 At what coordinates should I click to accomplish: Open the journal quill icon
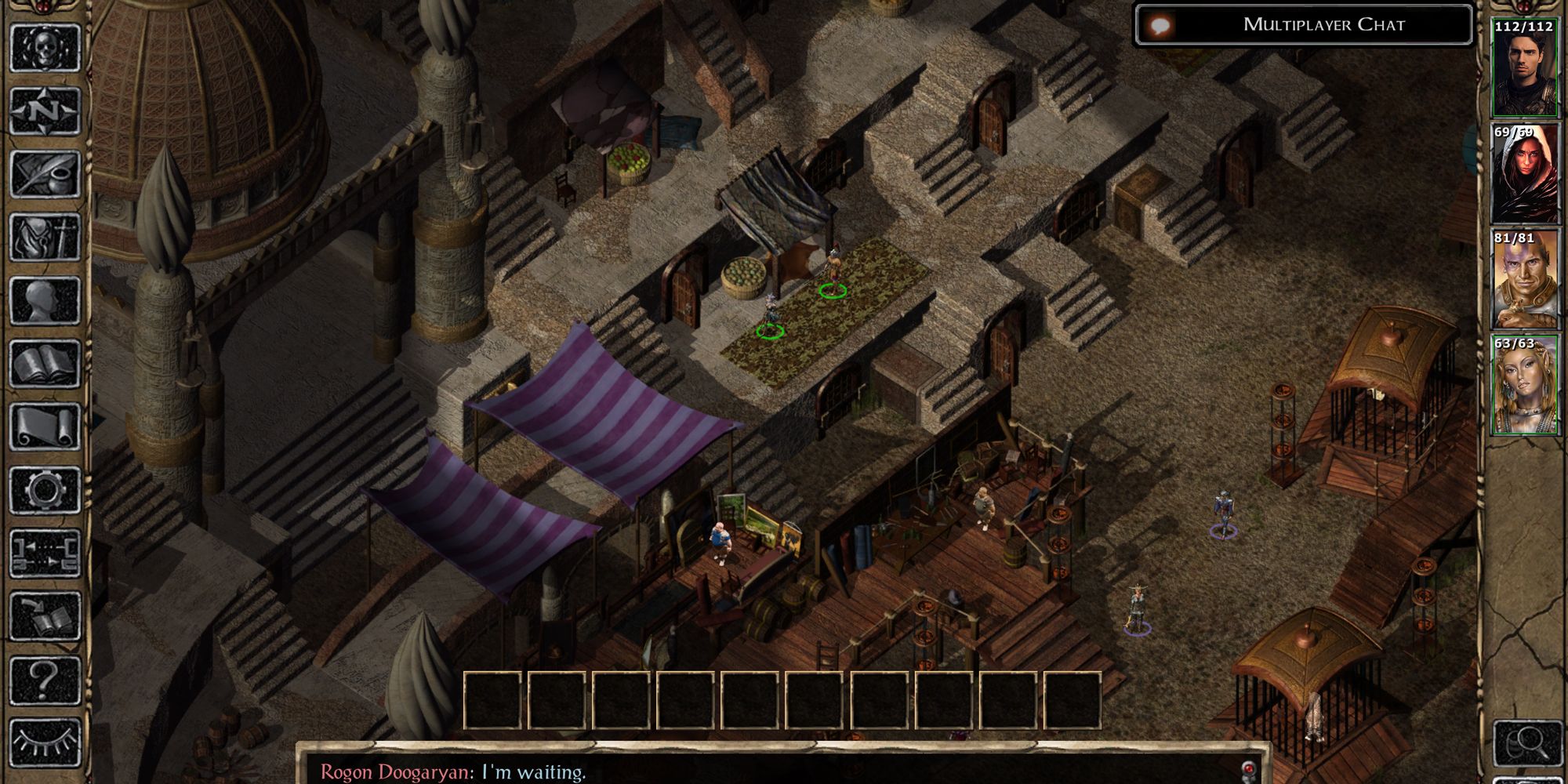pos(45,174)
